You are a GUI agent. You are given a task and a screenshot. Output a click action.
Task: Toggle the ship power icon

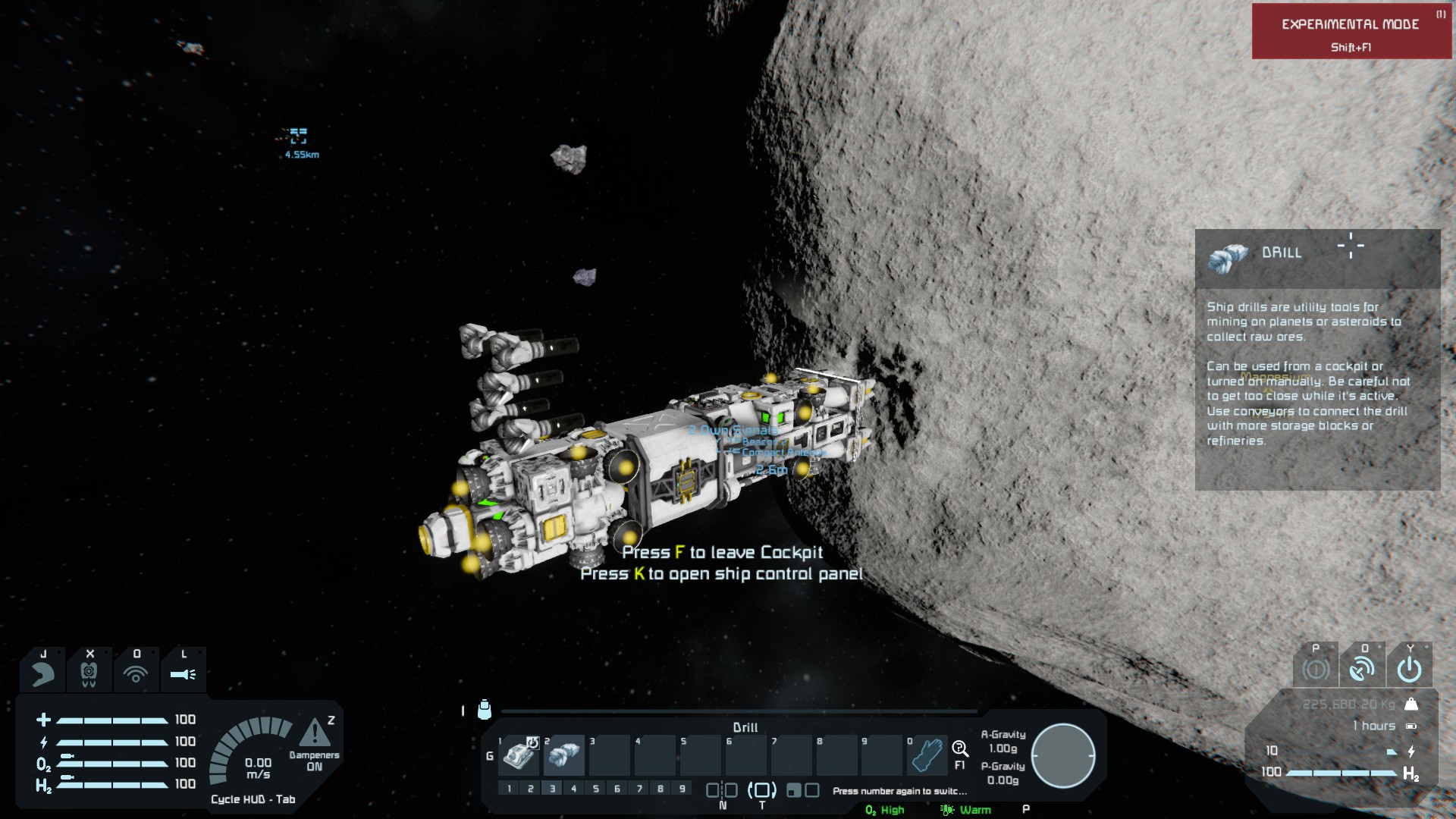click(1409, 669)
